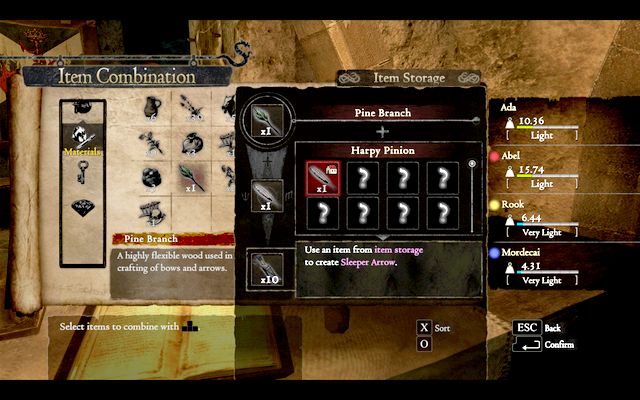Select the Harpy Pinion storage slot
Image resolution: width=640 pixels, height=400 pixels.
[322, 179]
